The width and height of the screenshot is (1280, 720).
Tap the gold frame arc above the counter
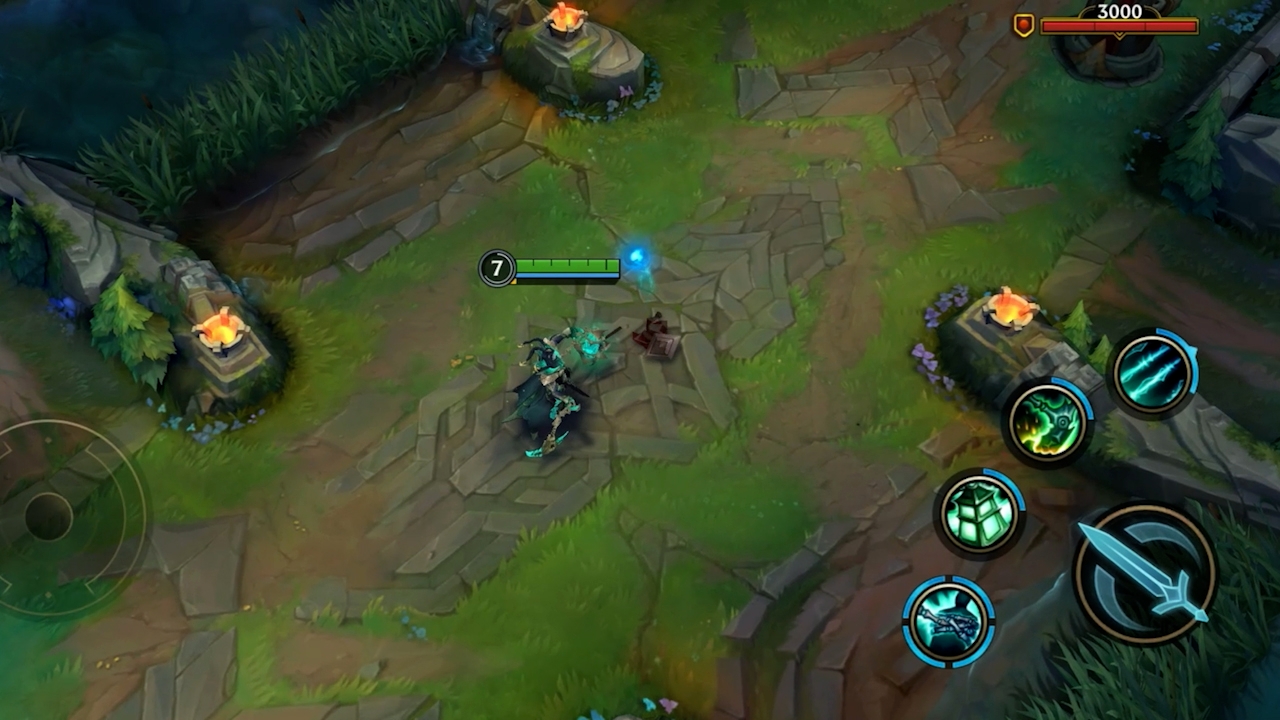coord(1090,8)
